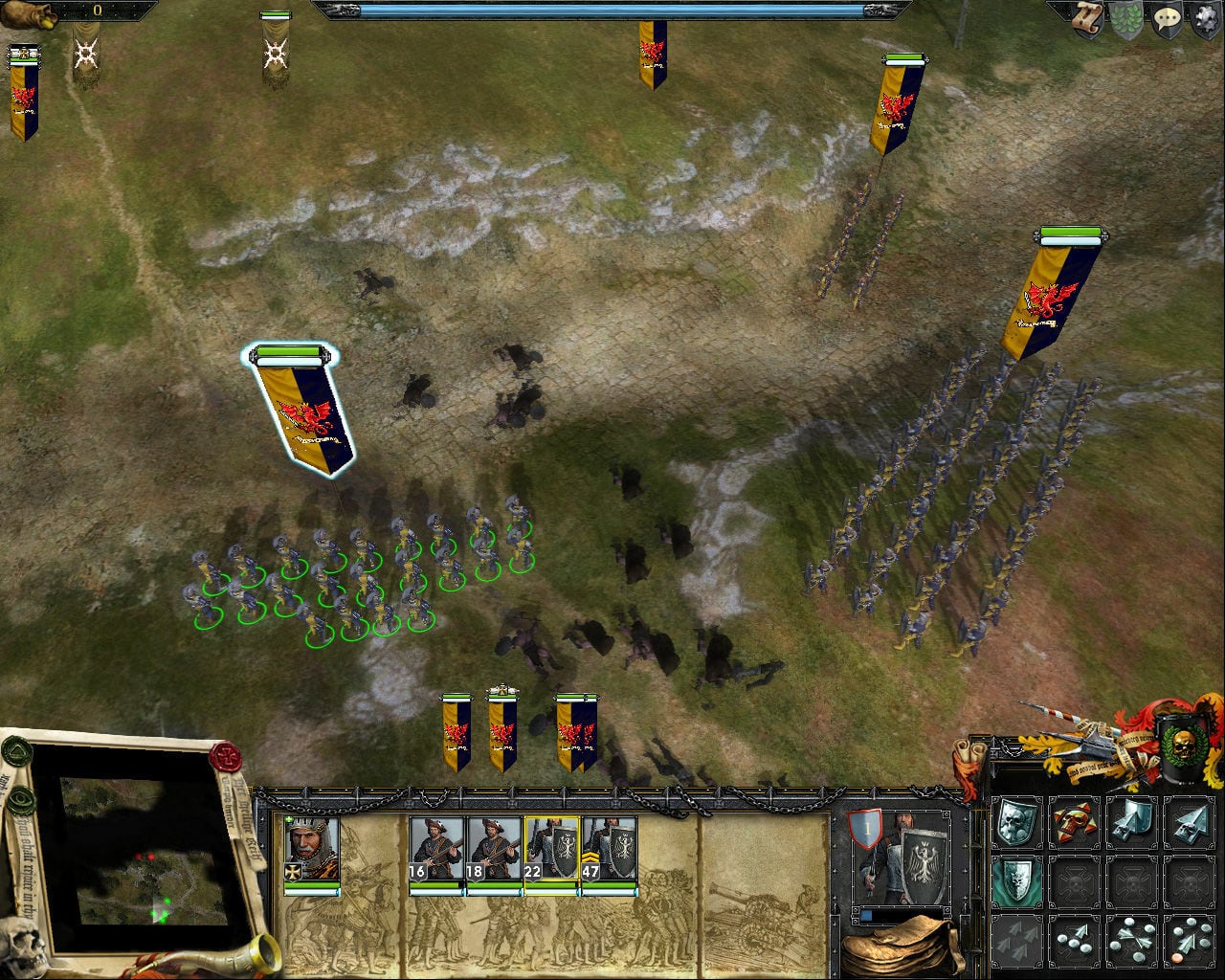This screenshot has height=980, width=1225.
Task: Click the green triangle button on minimap frame
Action: (x=16, y=752)
